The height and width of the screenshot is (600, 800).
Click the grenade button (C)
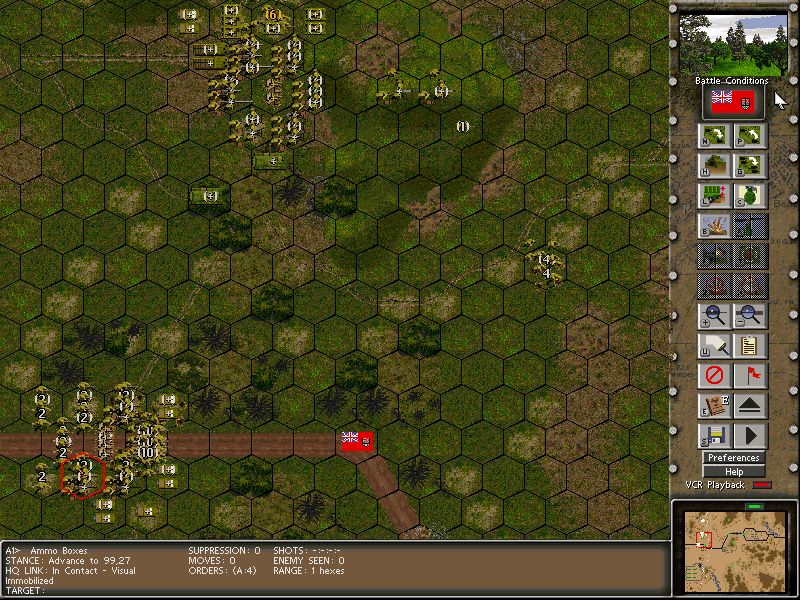click(x=750, y=196)
